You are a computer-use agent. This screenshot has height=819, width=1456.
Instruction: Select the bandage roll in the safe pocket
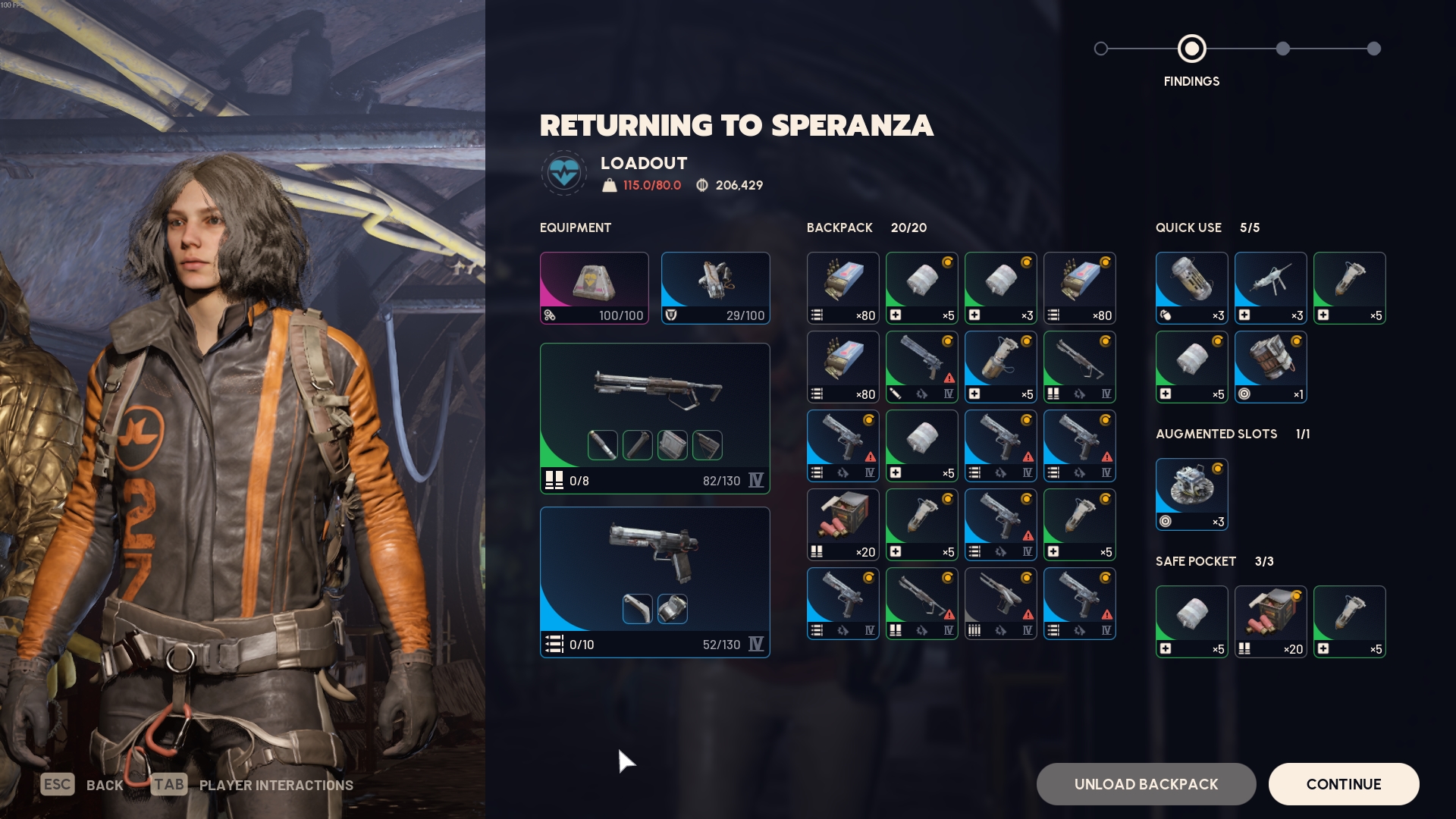[1191, 622]
